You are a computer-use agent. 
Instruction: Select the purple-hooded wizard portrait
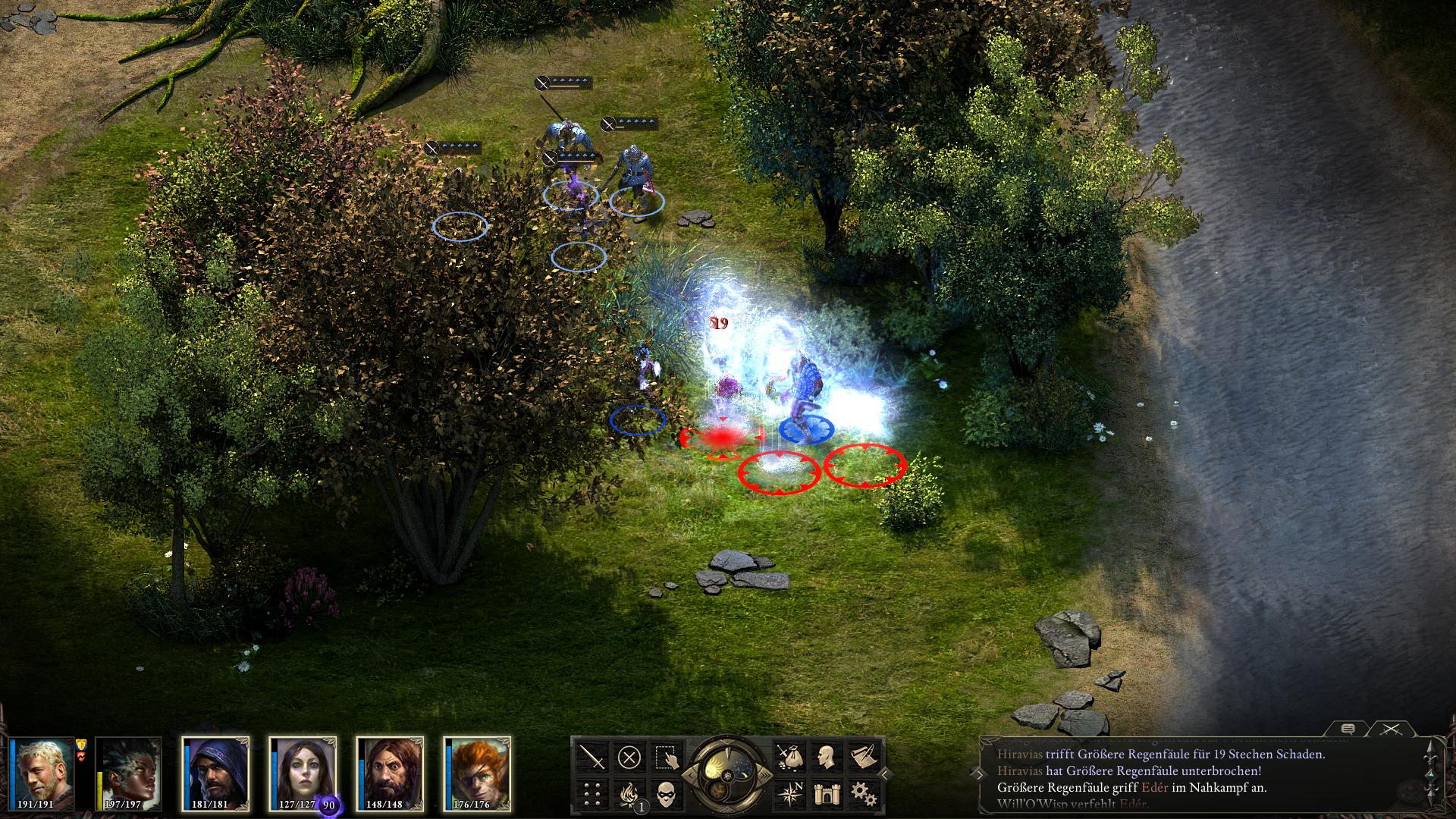pyautogui.click(x=217, y=772)
